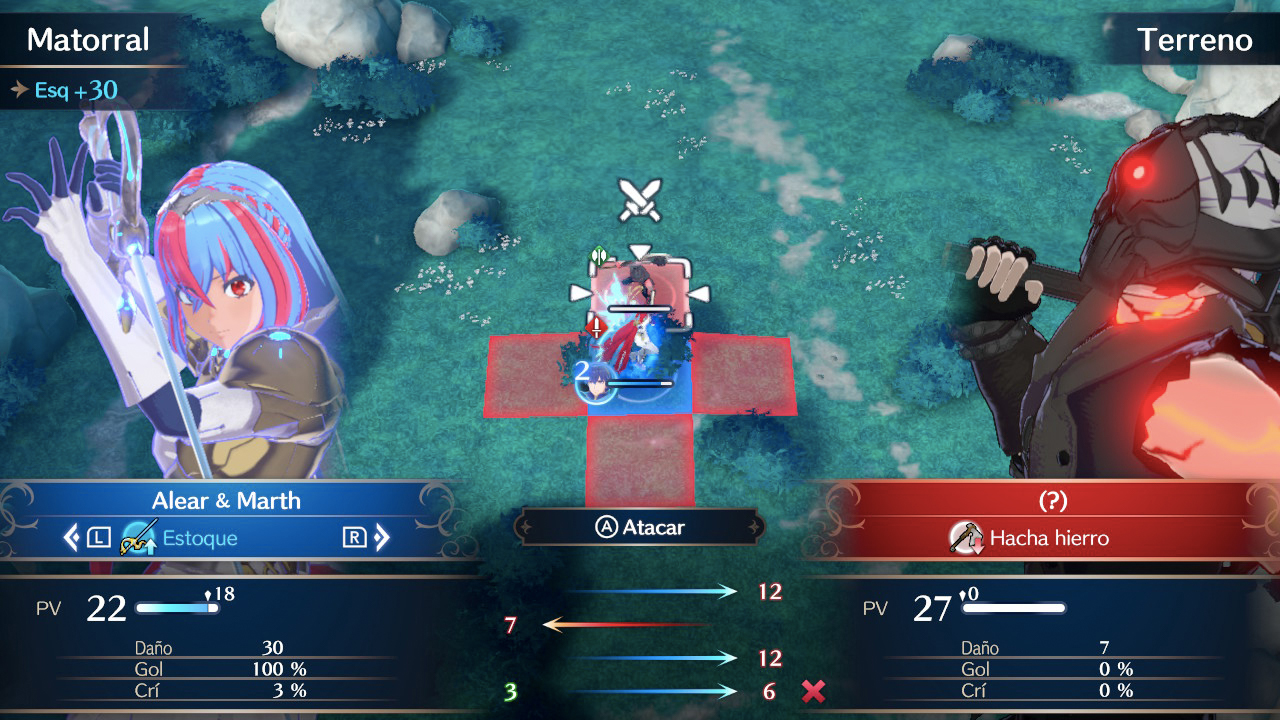The image size is (1280, 720).
Task: Inspect the enemy's Hacha hierro weapon
Action: (x=1030, y=538)
